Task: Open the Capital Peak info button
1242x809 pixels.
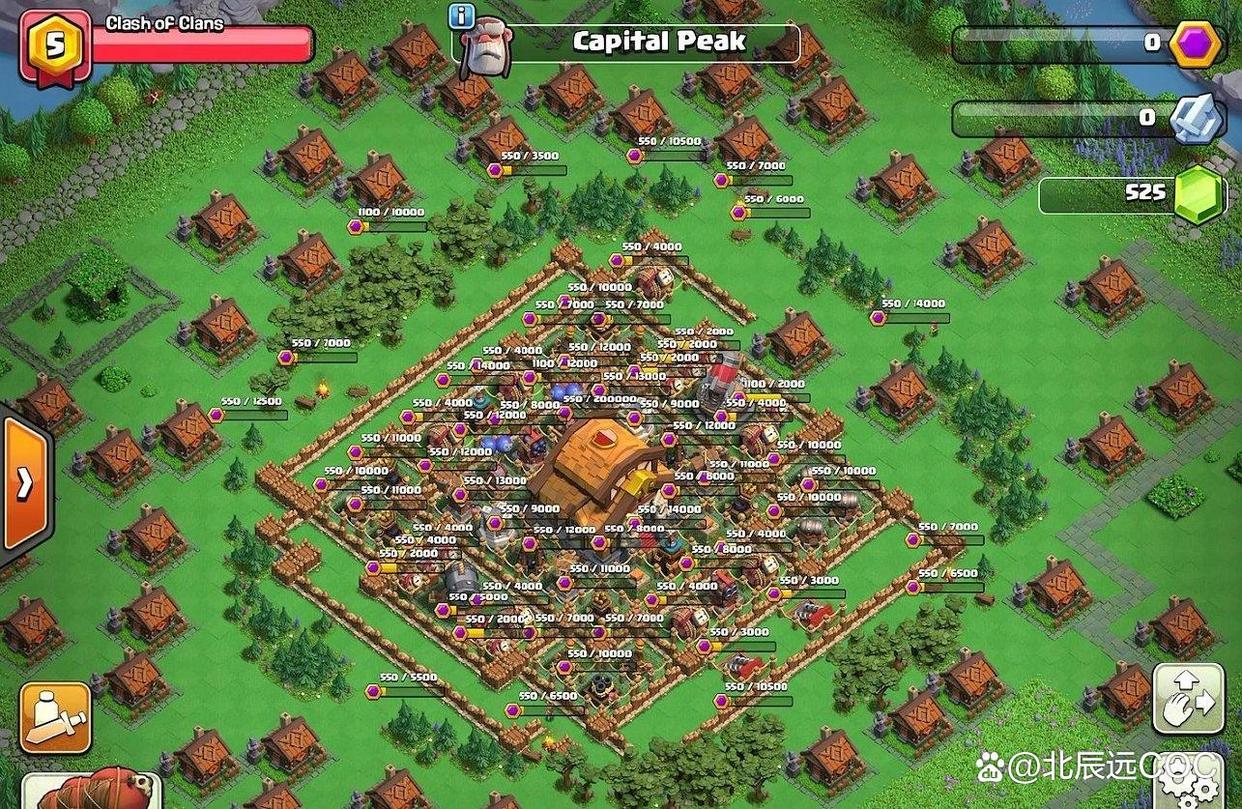Action: (x=461, y=16)
